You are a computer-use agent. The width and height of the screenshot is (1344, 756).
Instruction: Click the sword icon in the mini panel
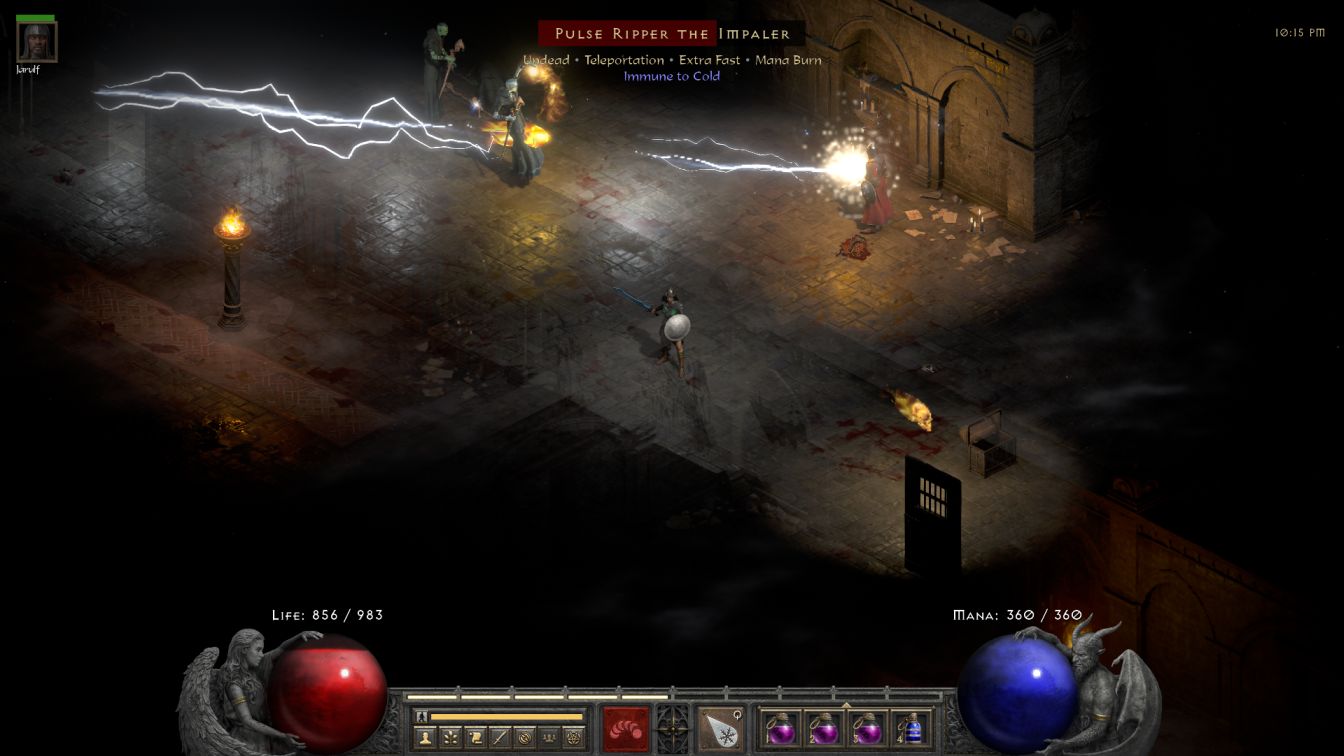499,738
